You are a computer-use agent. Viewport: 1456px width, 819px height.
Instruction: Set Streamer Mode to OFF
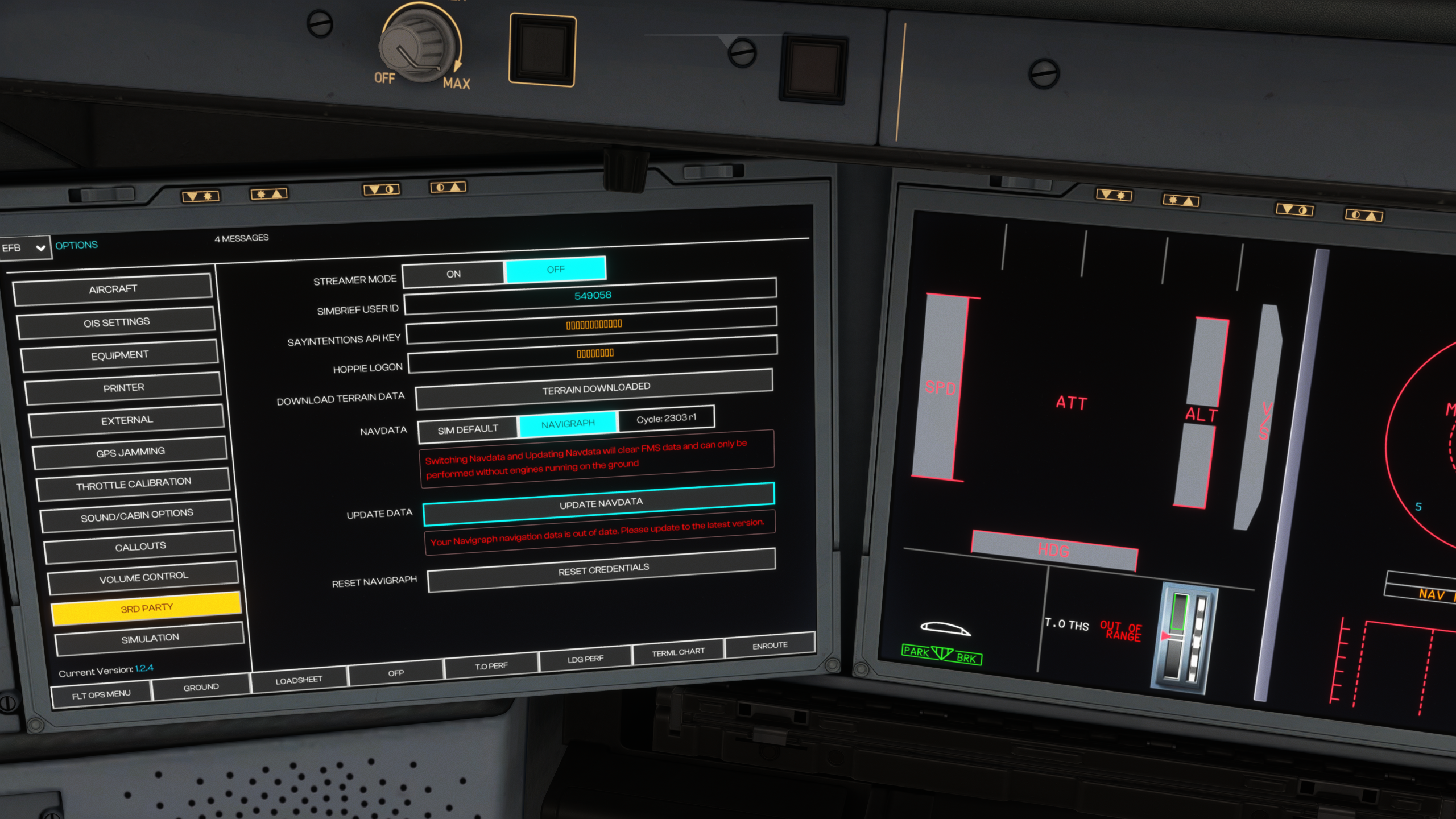click(x=555, y=270)
